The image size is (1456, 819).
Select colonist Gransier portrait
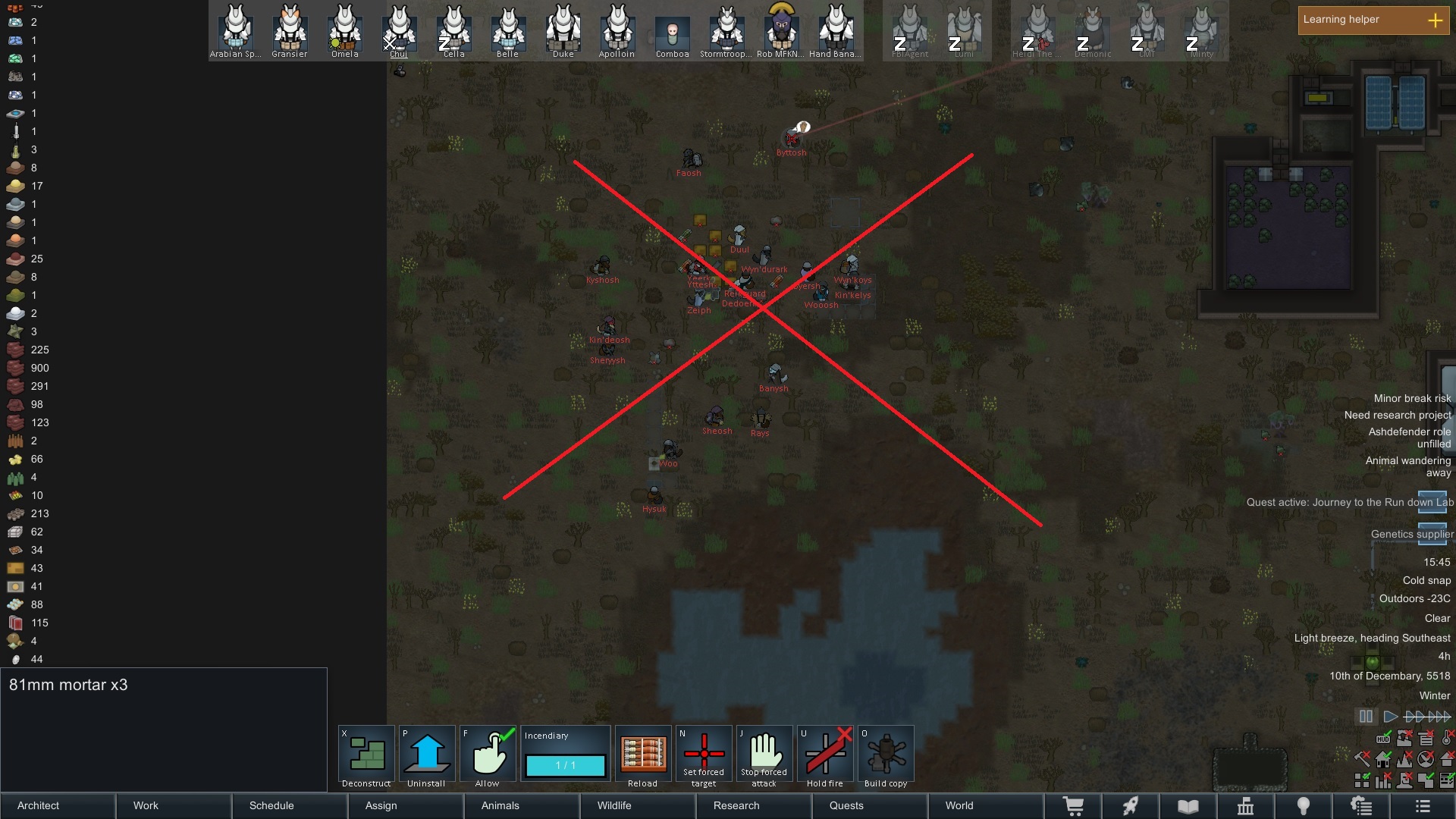pos(290,30)
